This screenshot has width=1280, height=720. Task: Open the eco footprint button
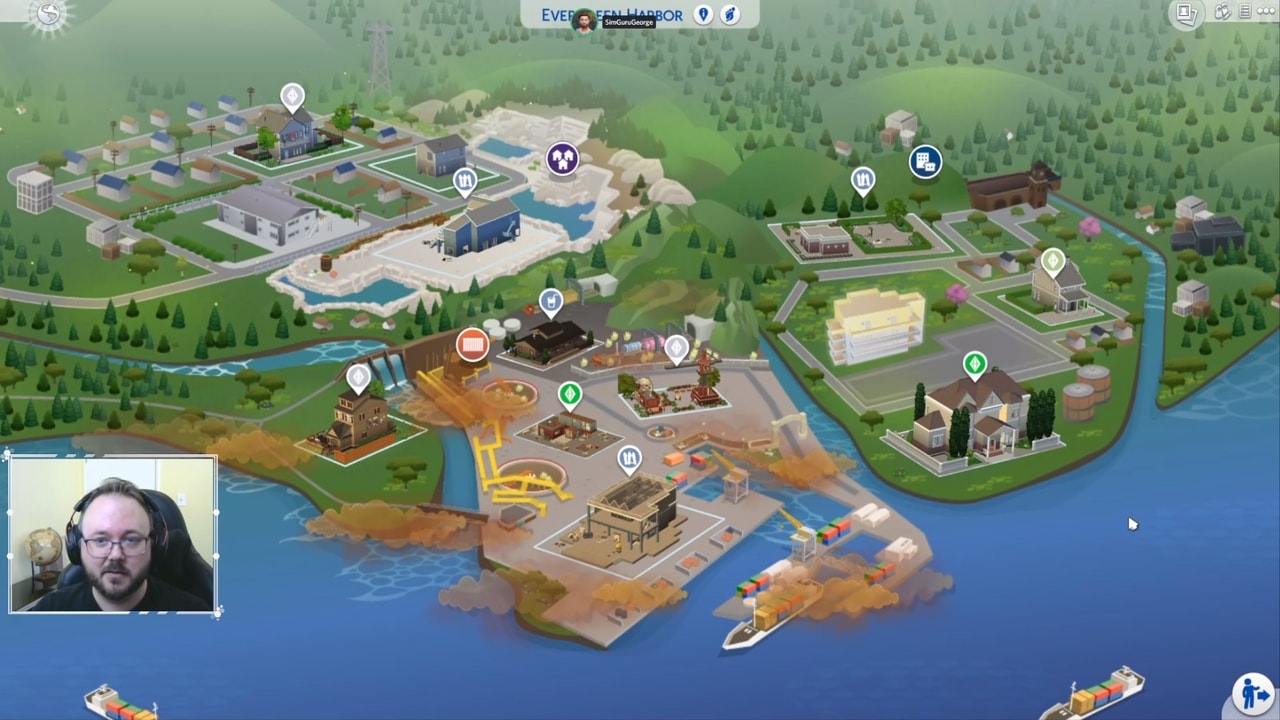[x=731, y=15]
